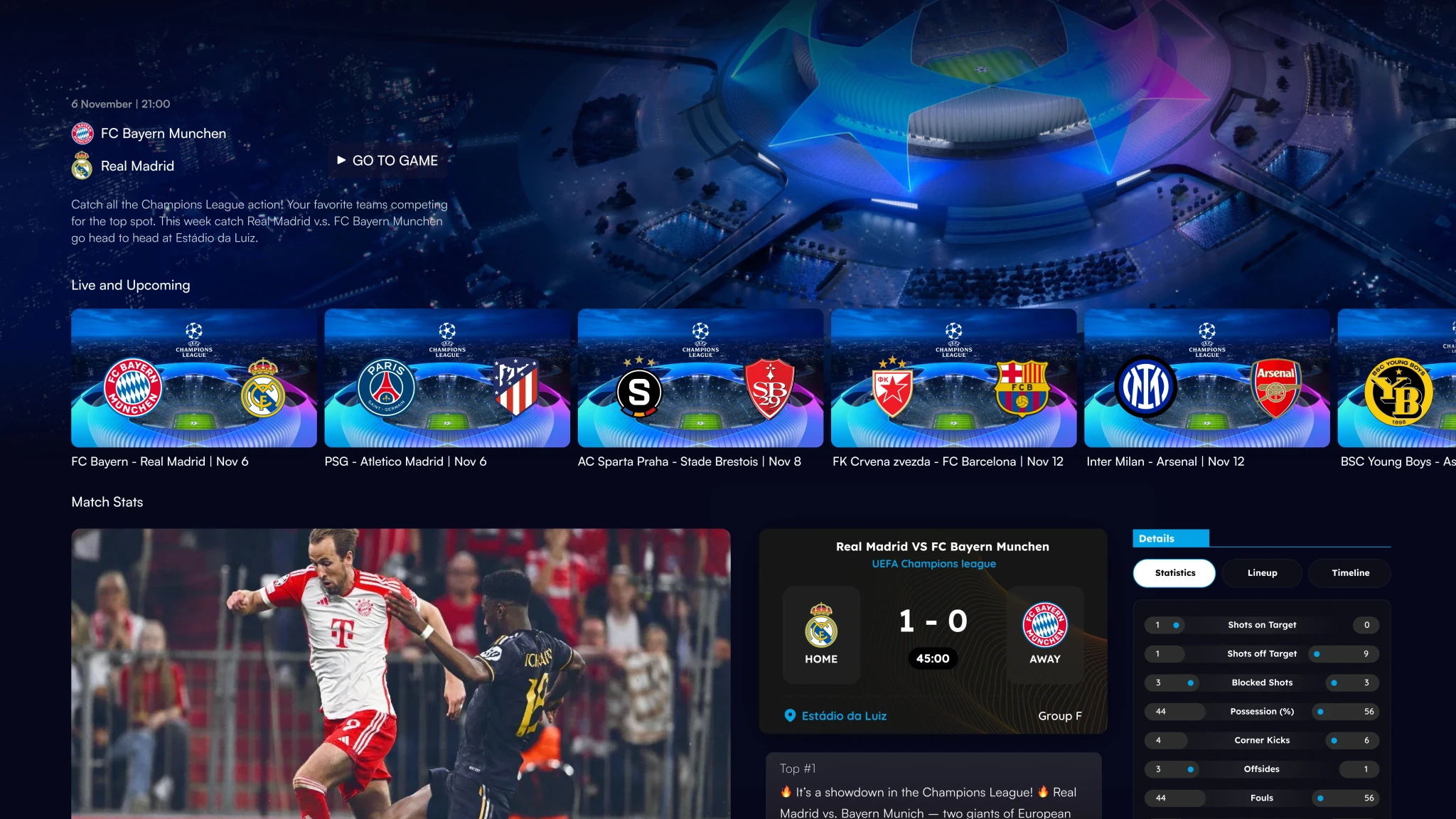Adjust the Possession (%) stat indicator
1456x819 pixels.
point(1322,711)
